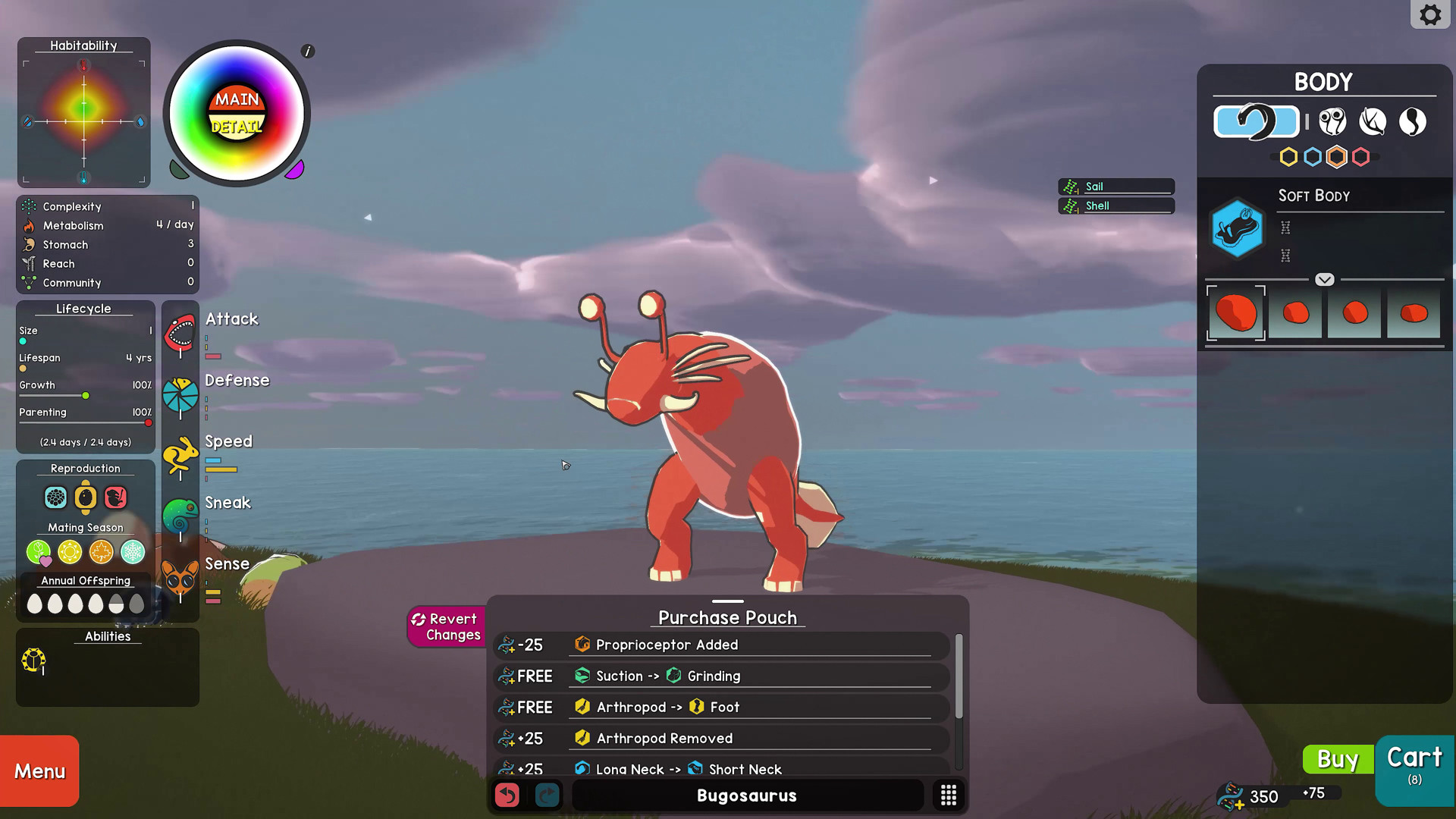Expand the Sail entry near the creature
The width and height of the screenshot is (1456, 819).
coord(1116,186)
